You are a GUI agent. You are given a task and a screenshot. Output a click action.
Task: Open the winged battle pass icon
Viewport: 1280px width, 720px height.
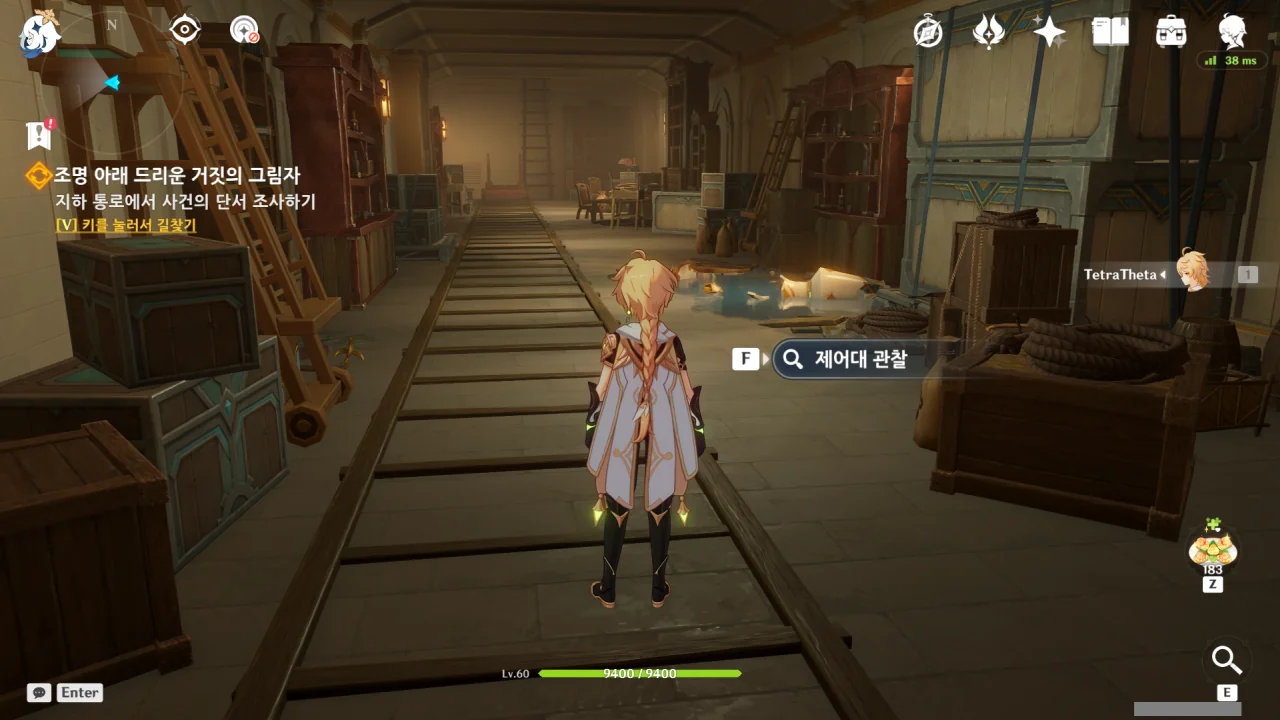pos(988,32)
